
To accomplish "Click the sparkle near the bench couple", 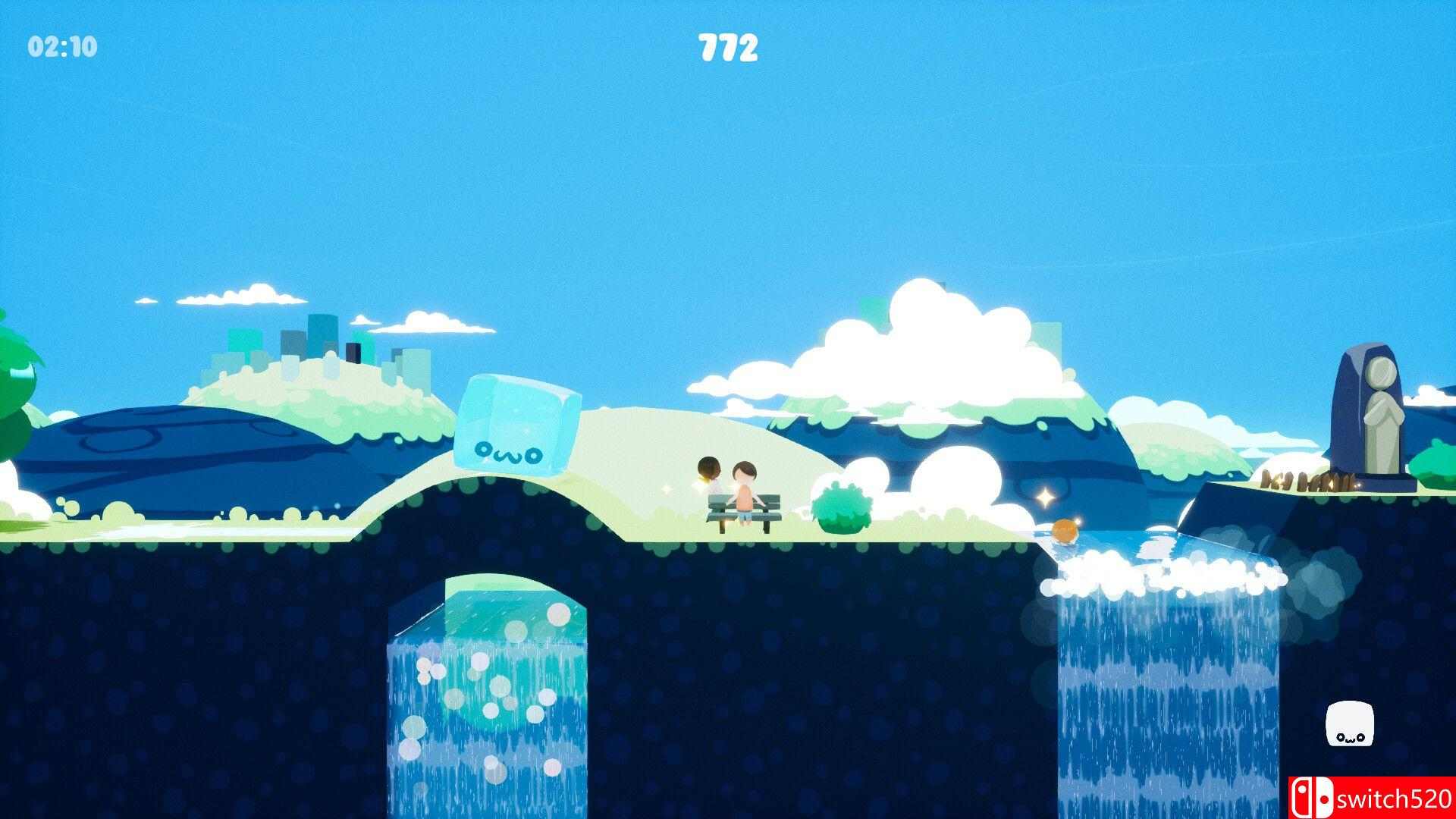I will pyautogui.click(x=666, y=489).
